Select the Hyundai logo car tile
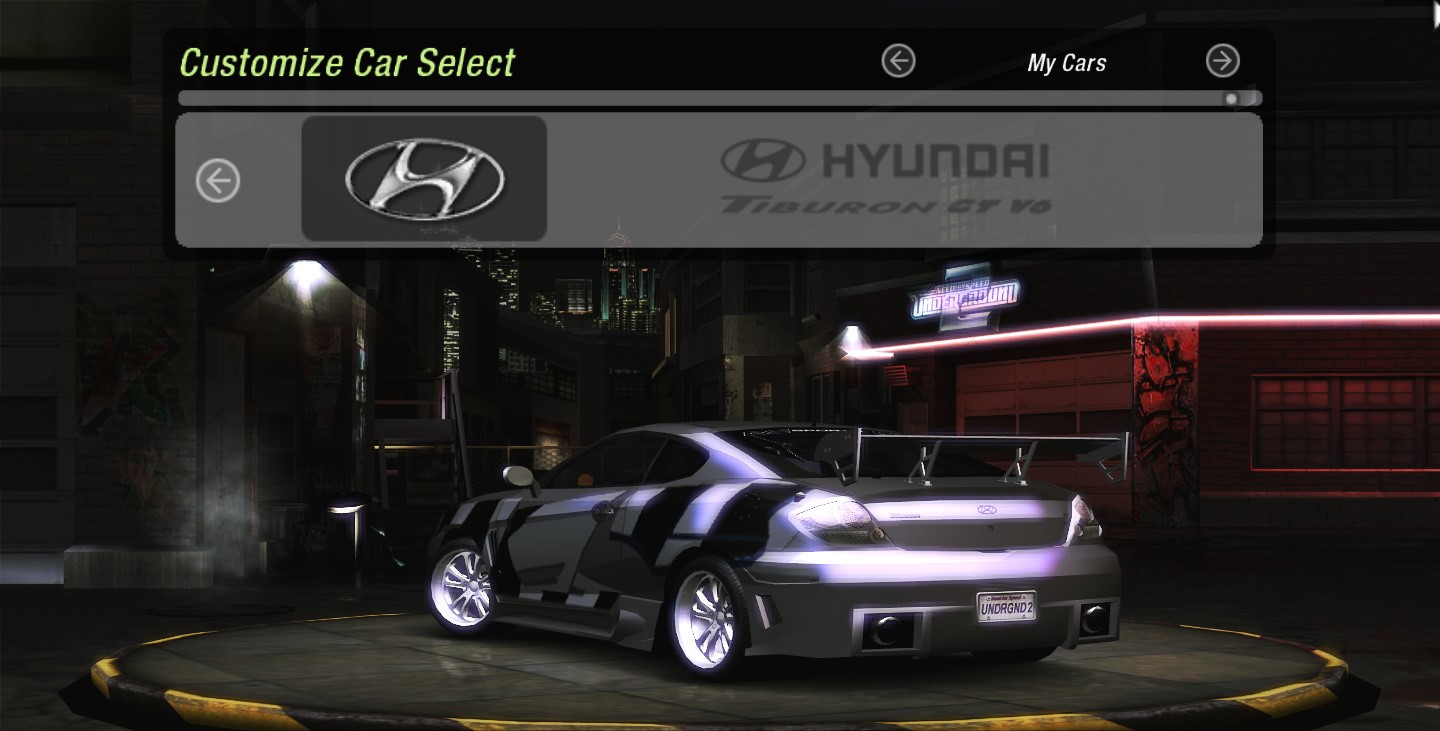 point(424,179)
